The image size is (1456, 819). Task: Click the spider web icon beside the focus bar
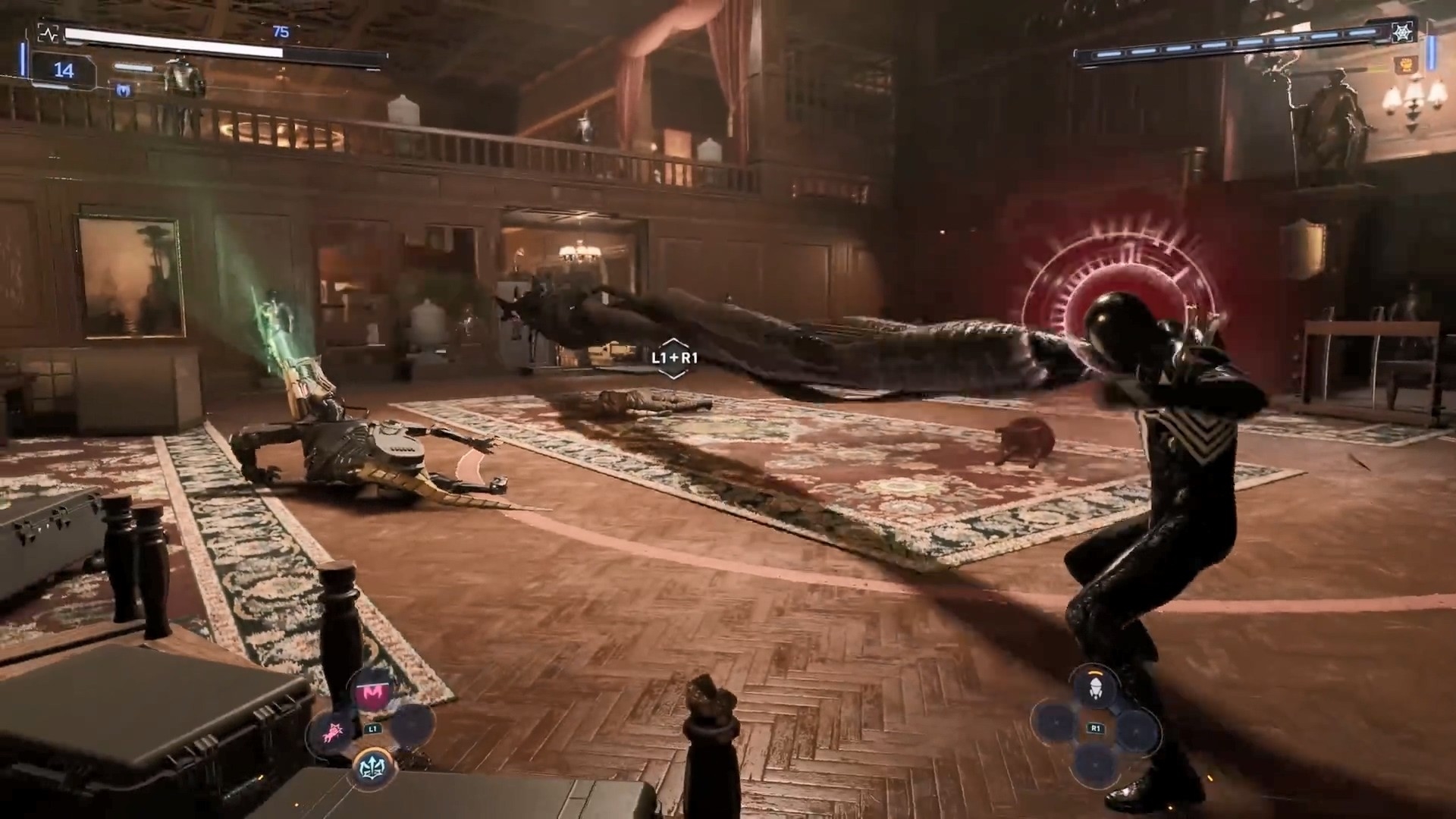click(1402, 33)
